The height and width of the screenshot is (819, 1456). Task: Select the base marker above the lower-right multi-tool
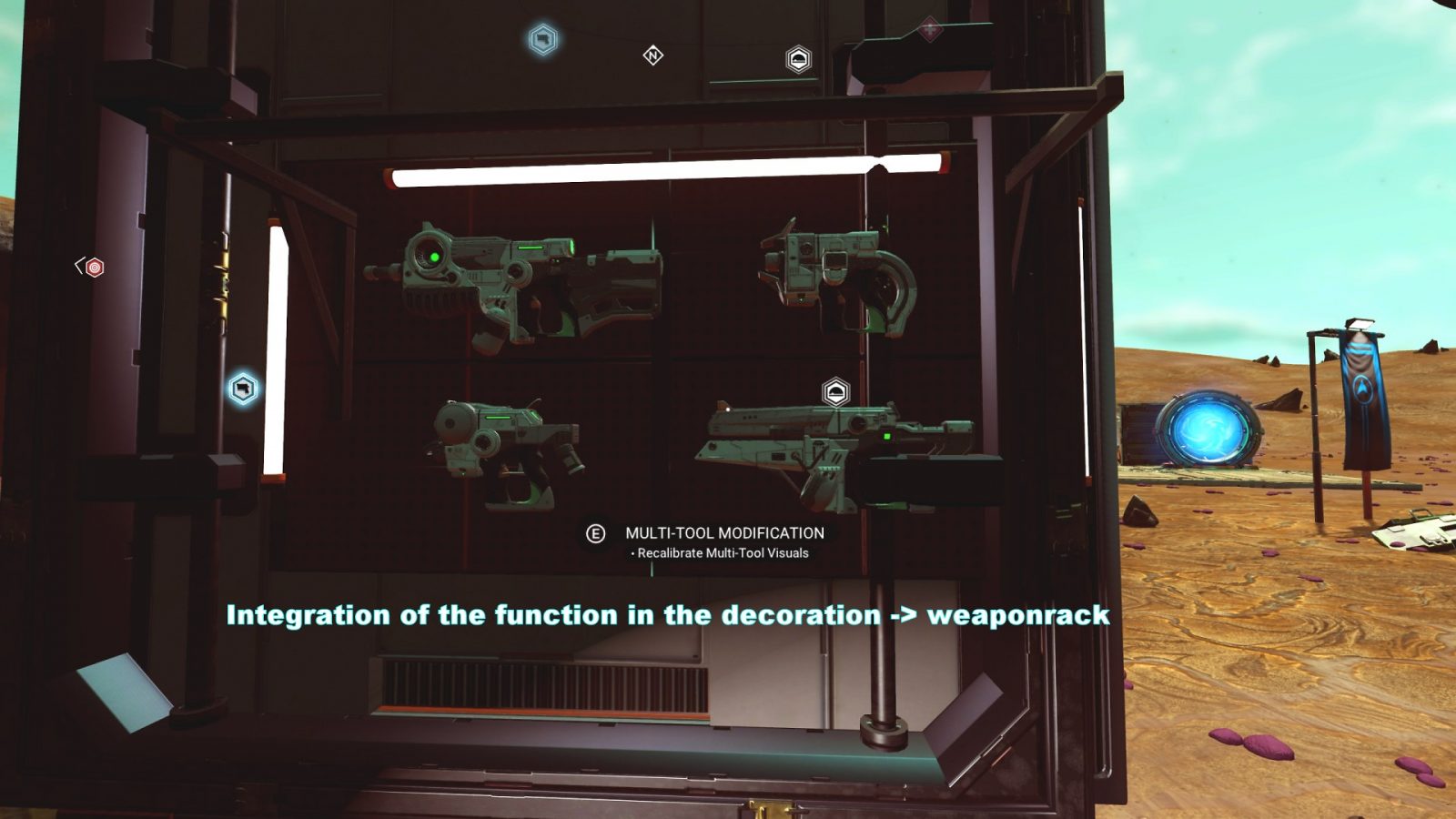(x=835, y=392)
